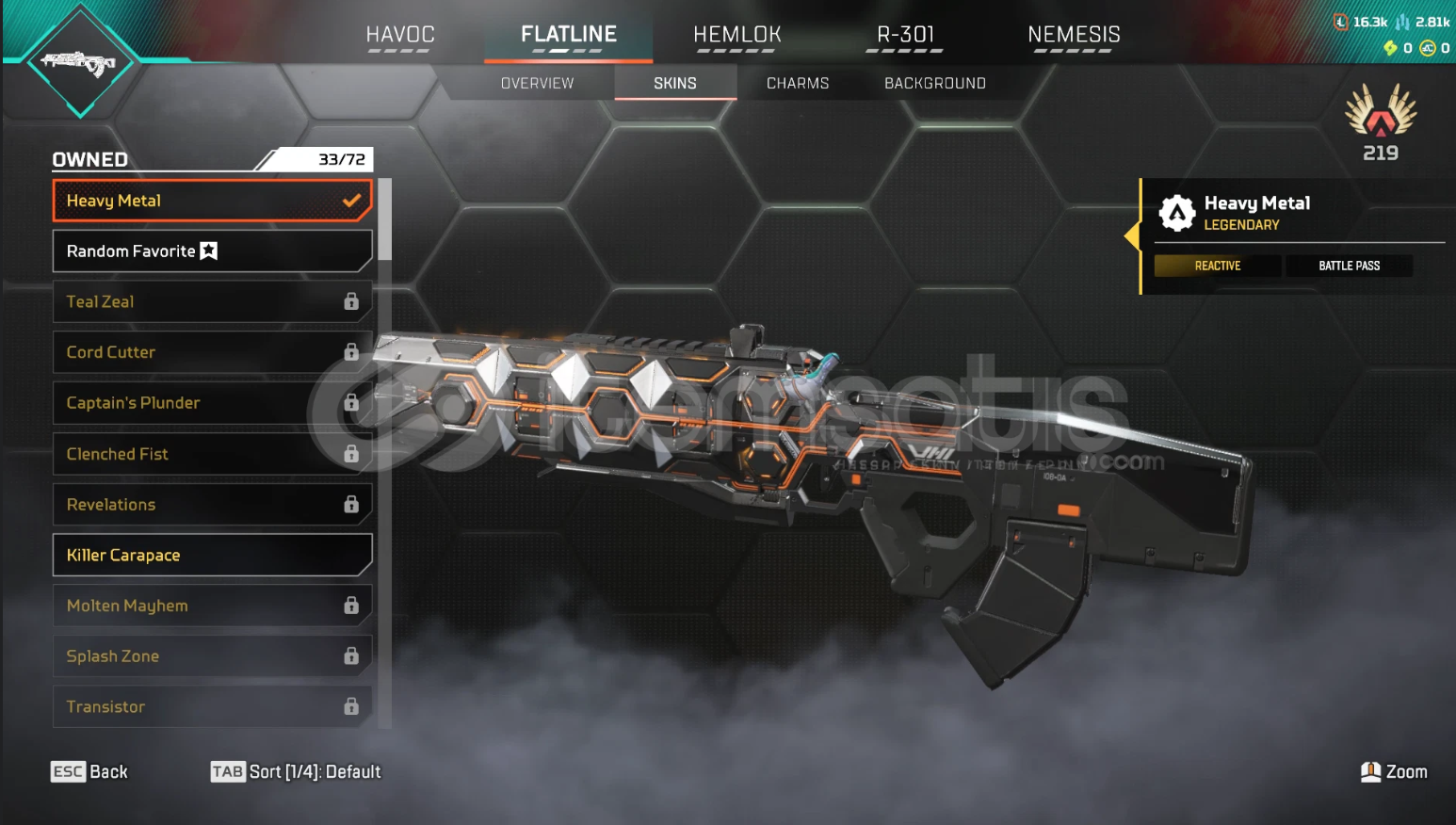The height and width of the screenshot is (825, 1456).
Task: Show the Charms sub-tab
Action: (x=797, y=83)
